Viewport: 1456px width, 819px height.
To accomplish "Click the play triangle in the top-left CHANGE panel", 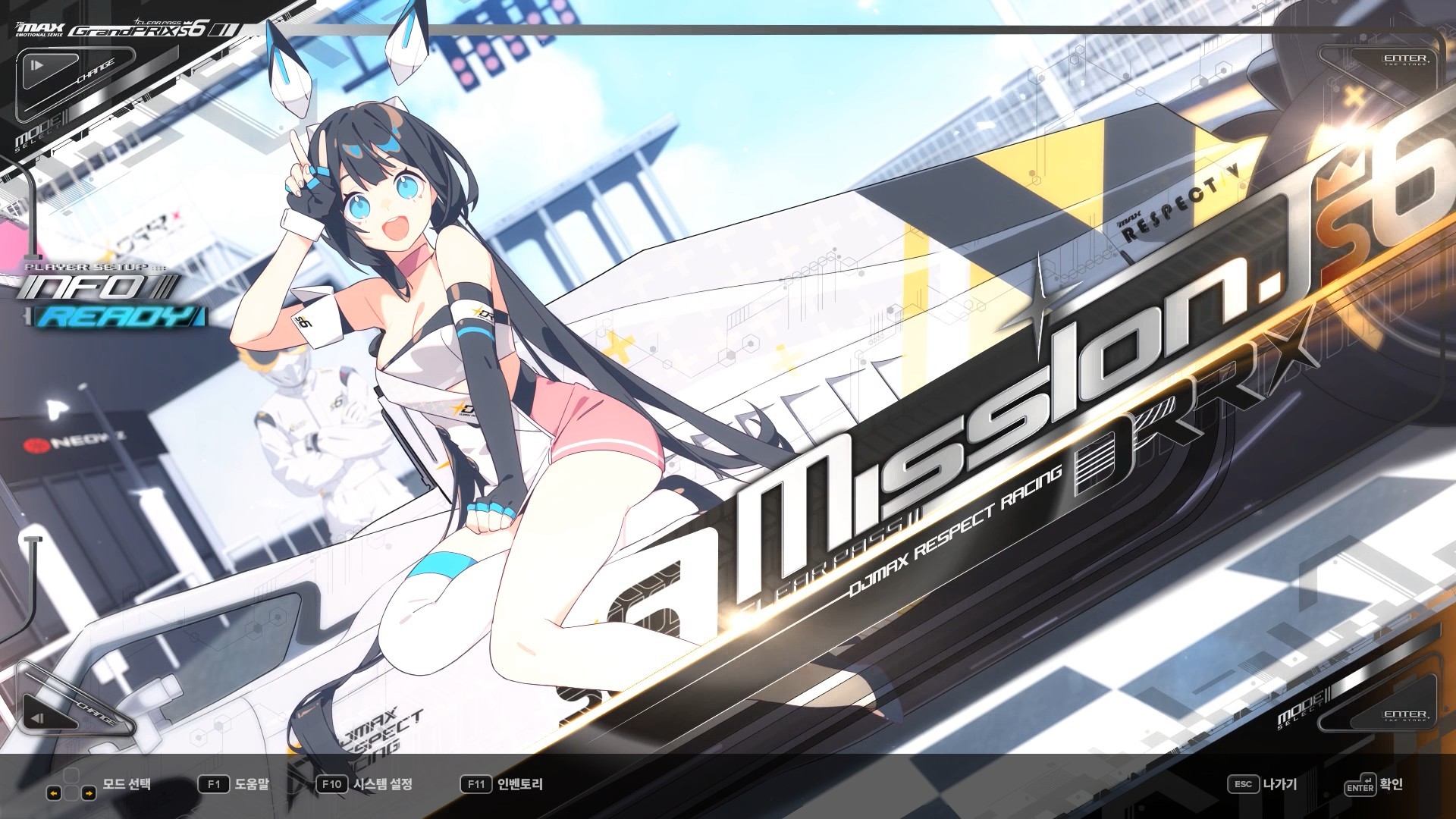I will [x=38, y=64].
